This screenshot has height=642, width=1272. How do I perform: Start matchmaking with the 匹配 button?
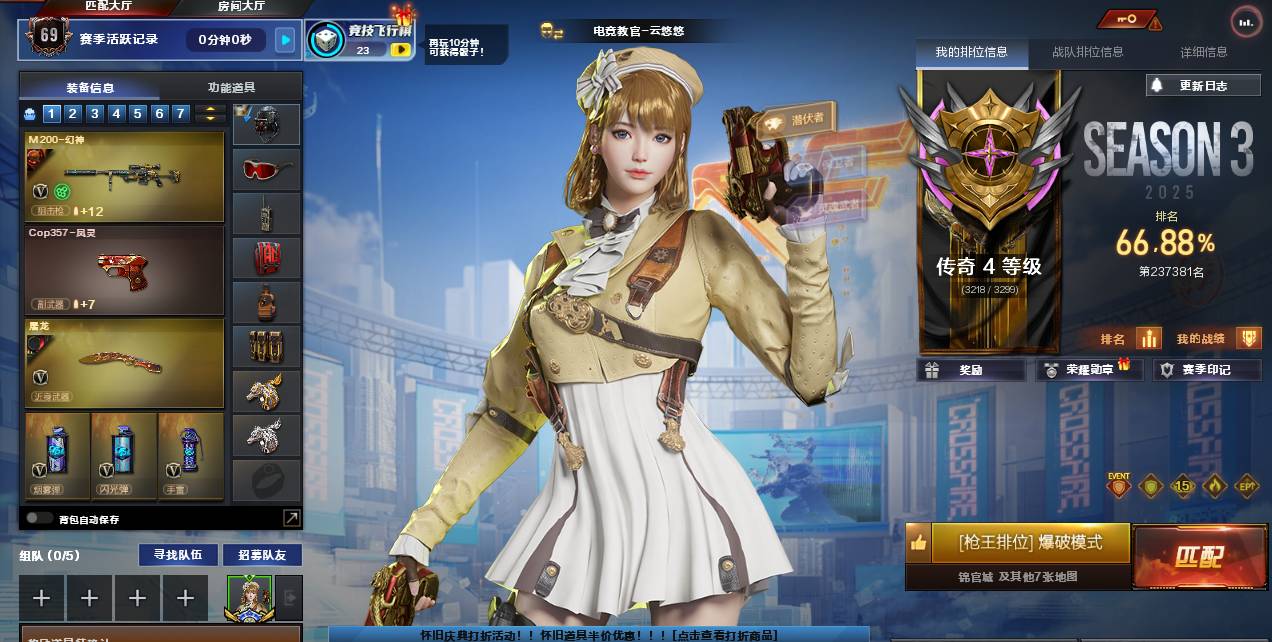click(x=1197, y=556)
